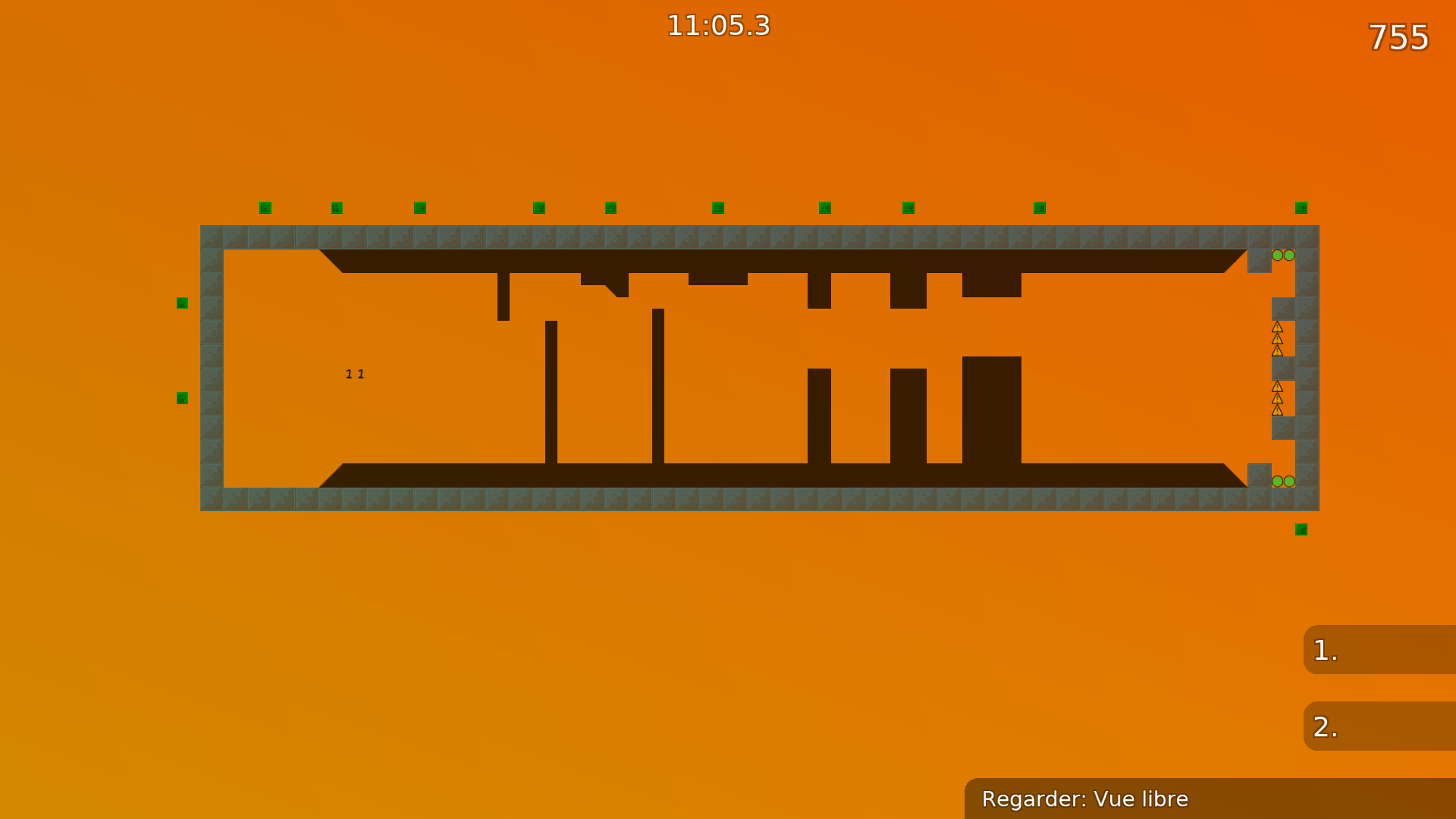Image resolution: width=1456 pixels, height=819 pixels.
Task: Expand the second-place scoreboard panel labeled 2.
Action: [x=1380, y=726]
